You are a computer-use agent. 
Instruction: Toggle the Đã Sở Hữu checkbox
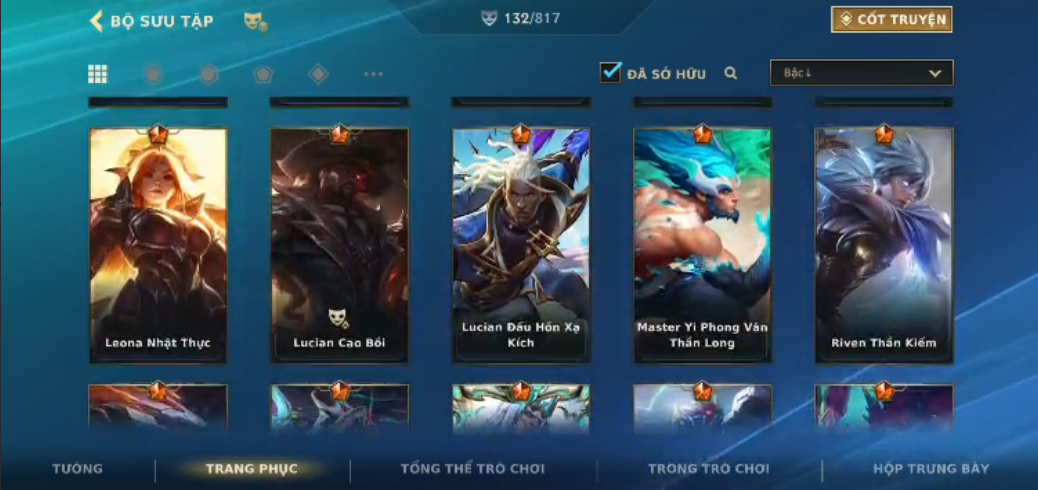point(610,73)
